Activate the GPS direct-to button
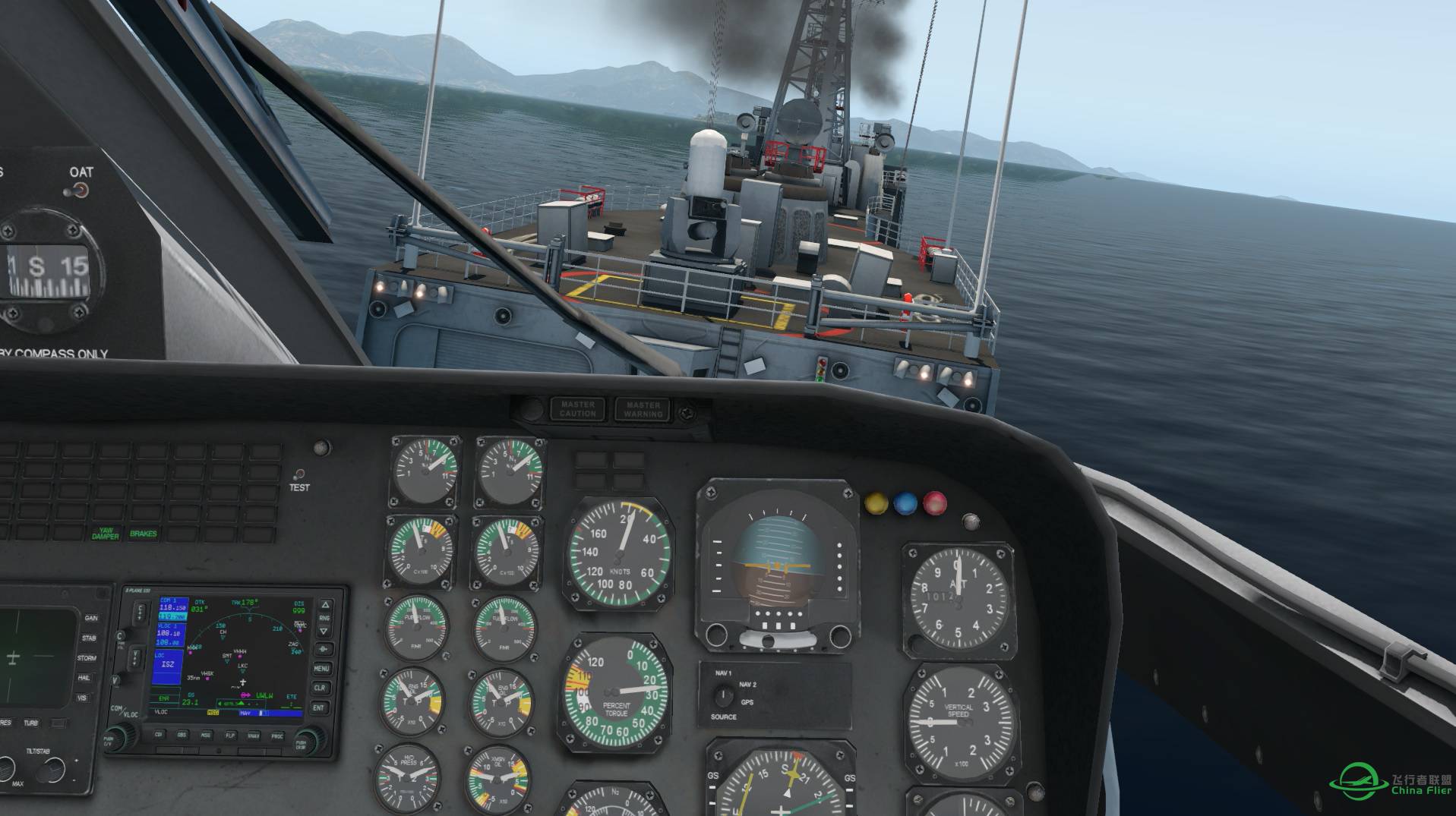The width and height of the screenshot is (1456, 816). click(x=323, y=650)
